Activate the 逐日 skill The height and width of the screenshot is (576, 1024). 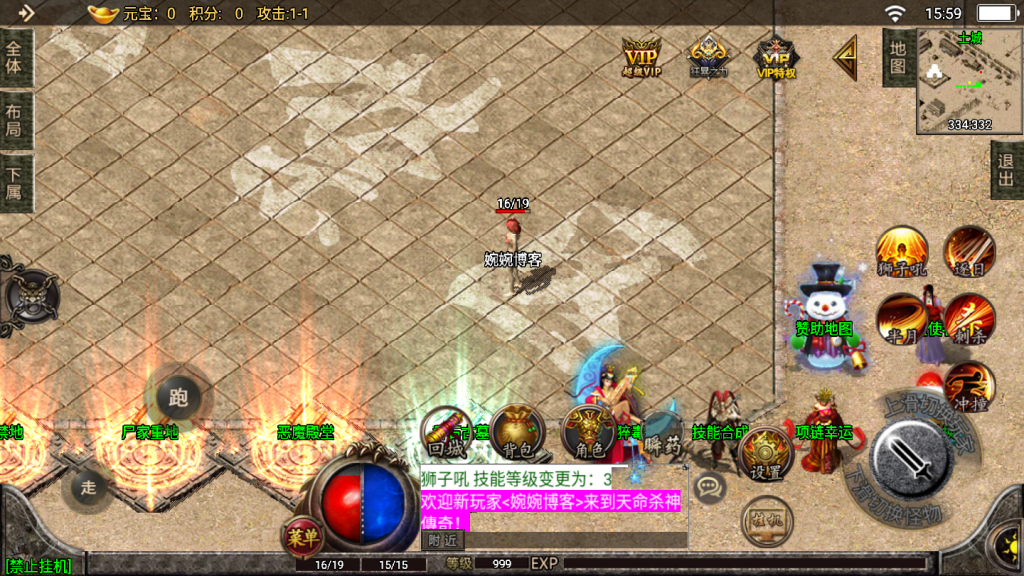coord(969,250)
